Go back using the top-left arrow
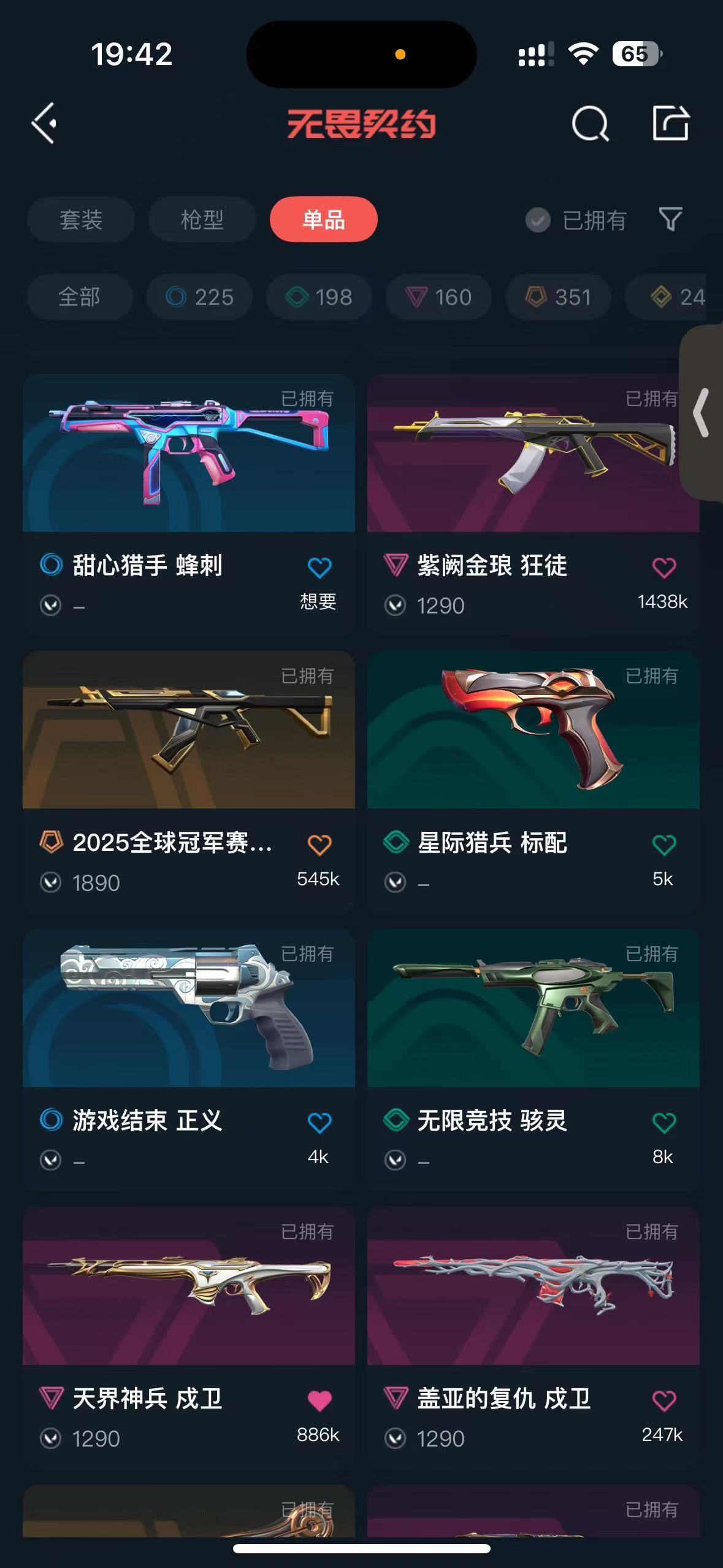The height and width of the screenshot is (1568, 723). (44, 123)
